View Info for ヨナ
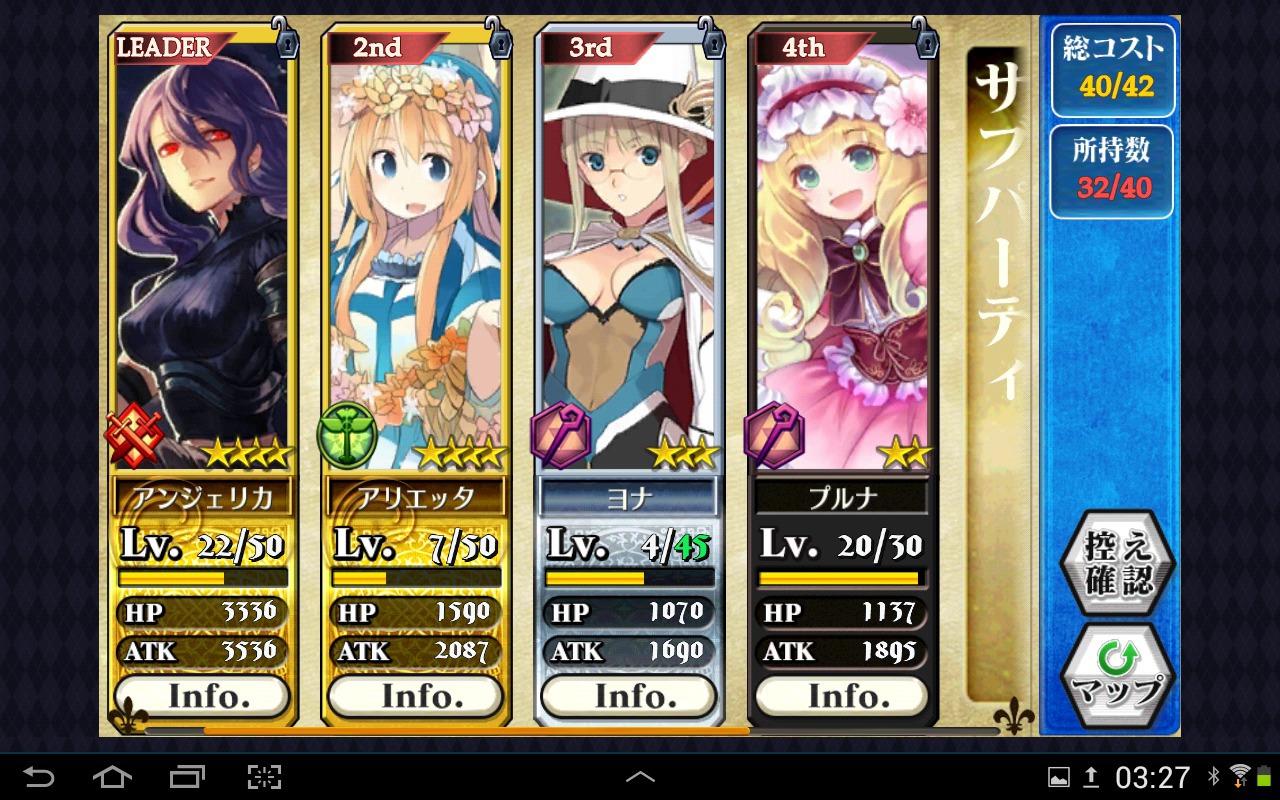The image size is (1280, 800). click(629, 696)
